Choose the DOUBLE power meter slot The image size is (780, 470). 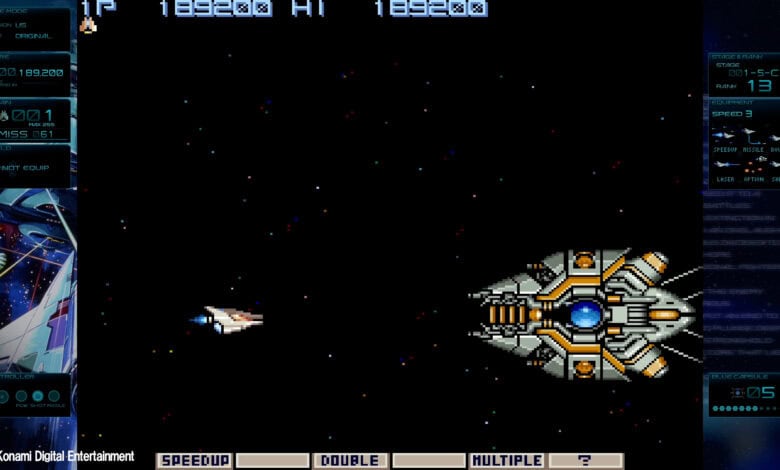coord(350,461)
